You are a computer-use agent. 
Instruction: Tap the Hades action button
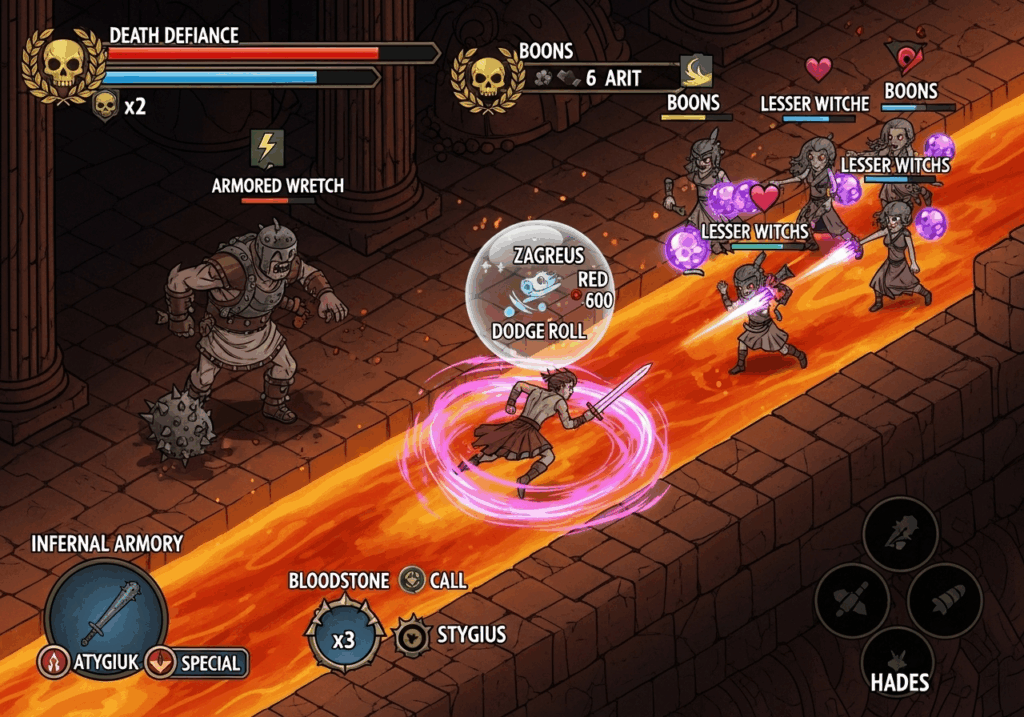tap(899, 661)
